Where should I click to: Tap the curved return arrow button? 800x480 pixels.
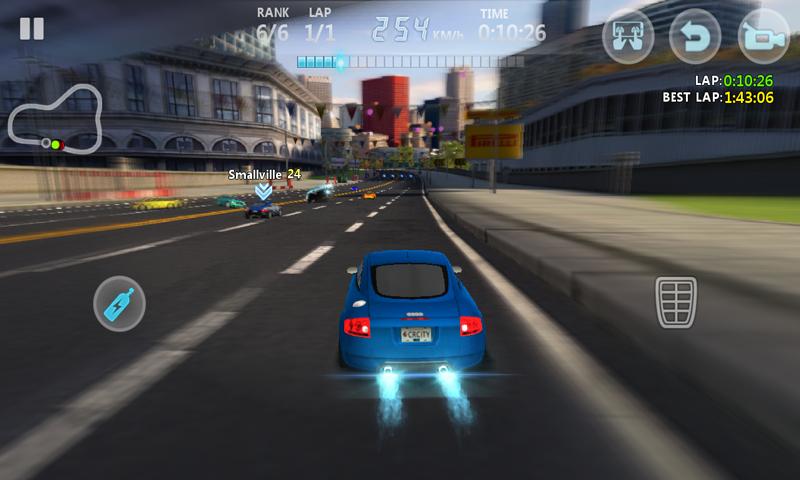[695, 36]
